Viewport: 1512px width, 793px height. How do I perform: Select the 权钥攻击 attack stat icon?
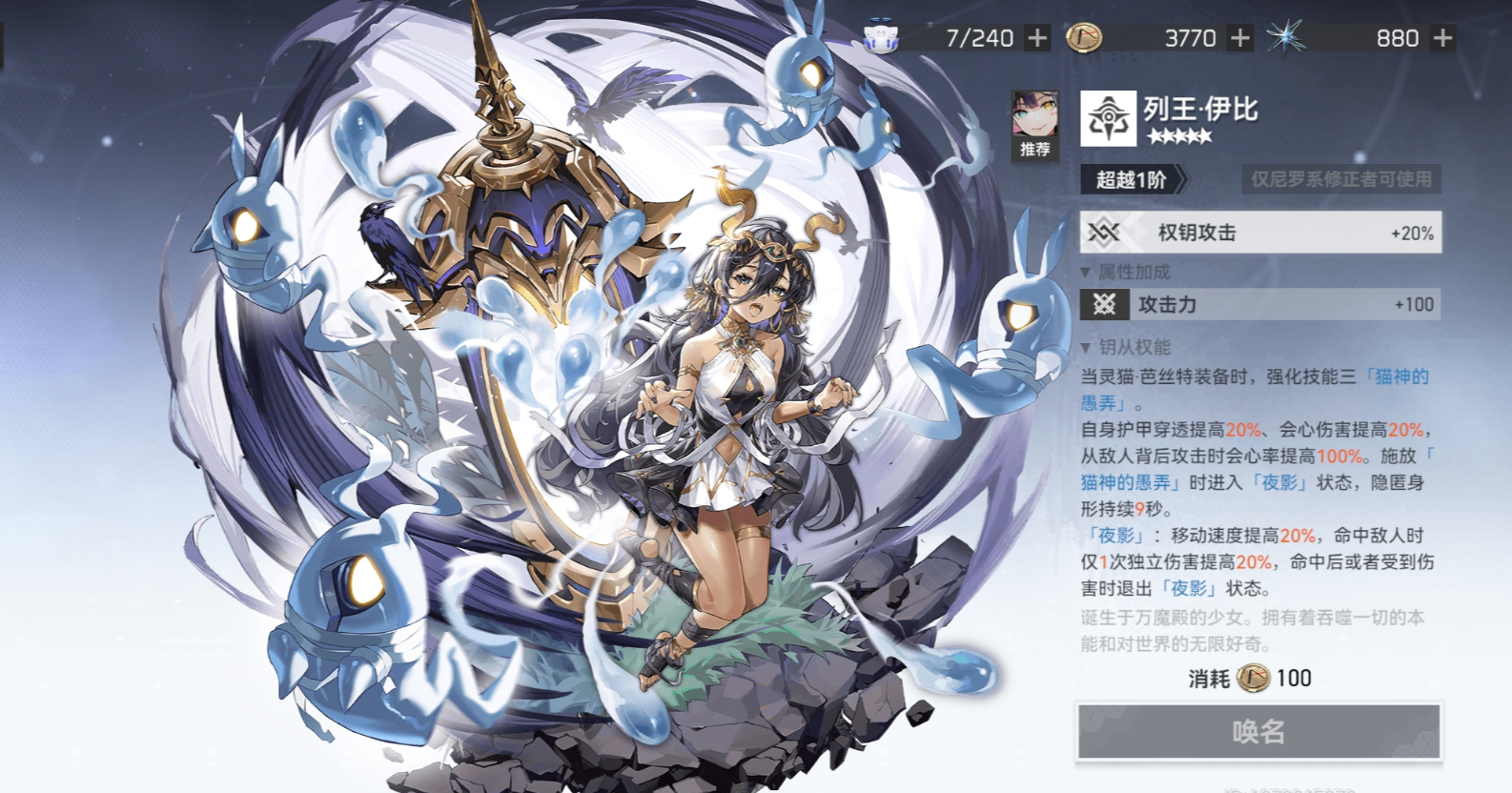tap(1104, 231)
